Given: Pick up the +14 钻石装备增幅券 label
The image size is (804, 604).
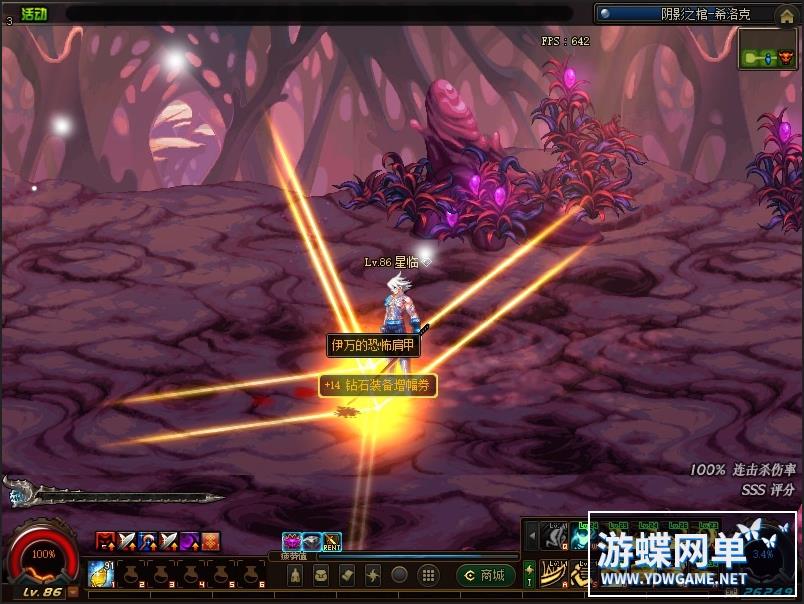Looking at the screenshot, I should tap(378, 384).
